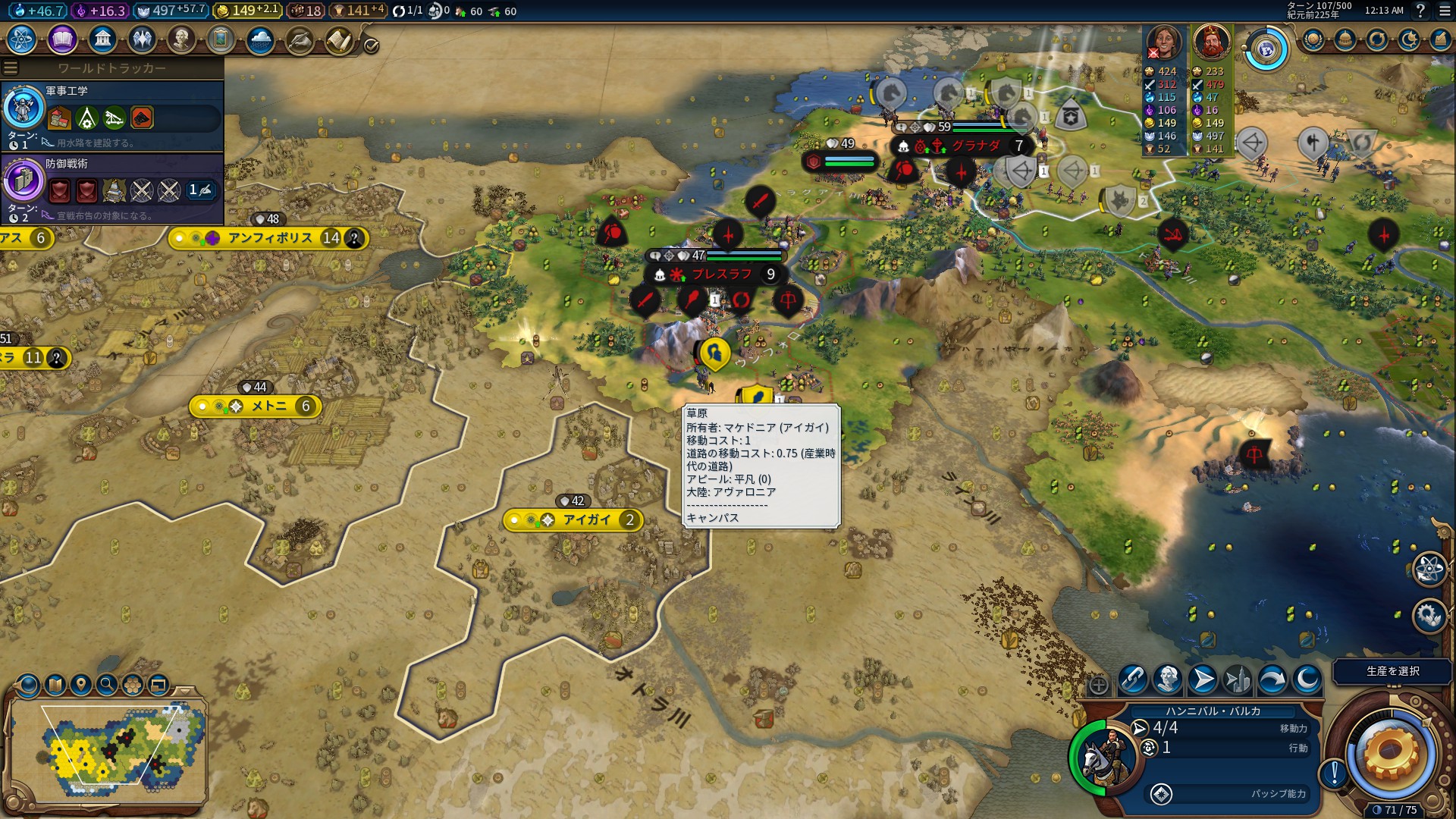Screen dimensions: 1456x819
Task: Open the minimap search magnifier tool
Action: 107,685
